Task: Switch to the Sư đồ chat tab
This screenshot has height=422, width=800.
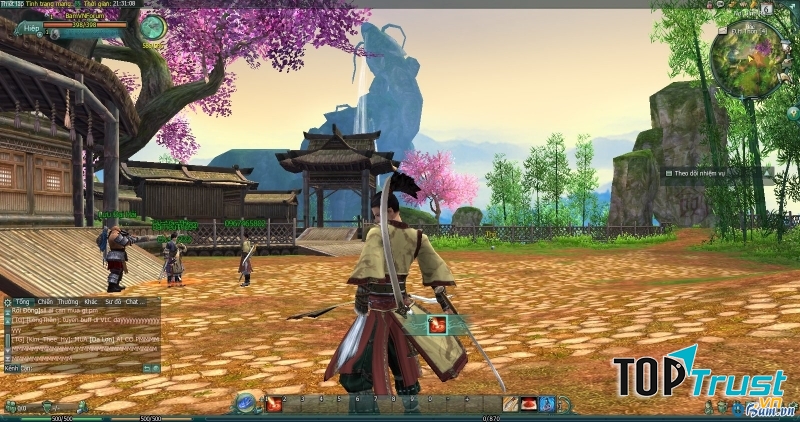Action: pos(113,301)
